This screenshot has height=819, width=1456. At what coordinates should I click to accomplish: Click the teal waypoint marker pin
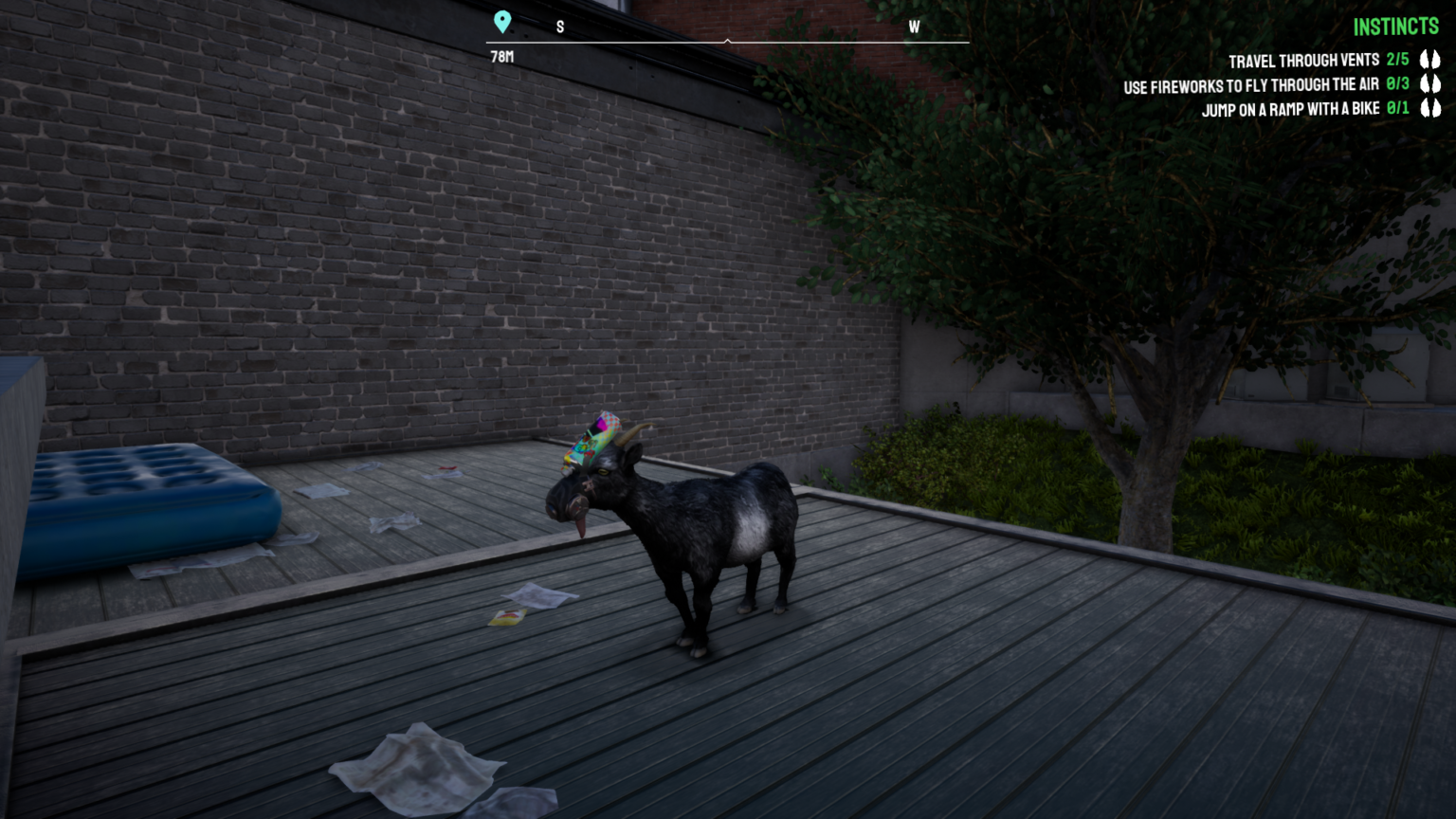pos(502,21)
